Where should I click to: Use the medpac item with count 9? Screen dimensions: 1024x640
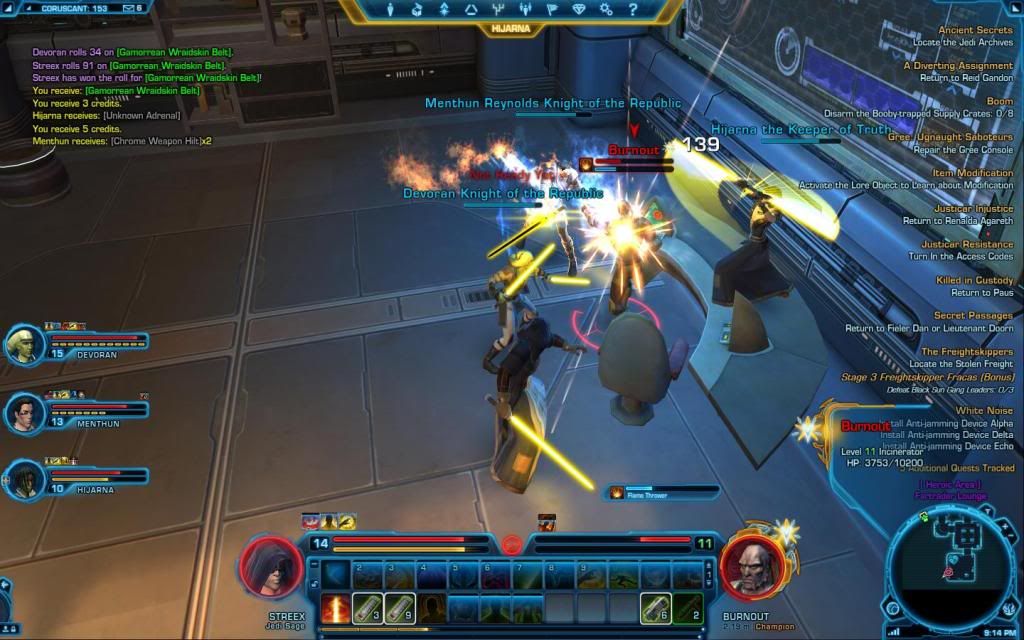400,607
